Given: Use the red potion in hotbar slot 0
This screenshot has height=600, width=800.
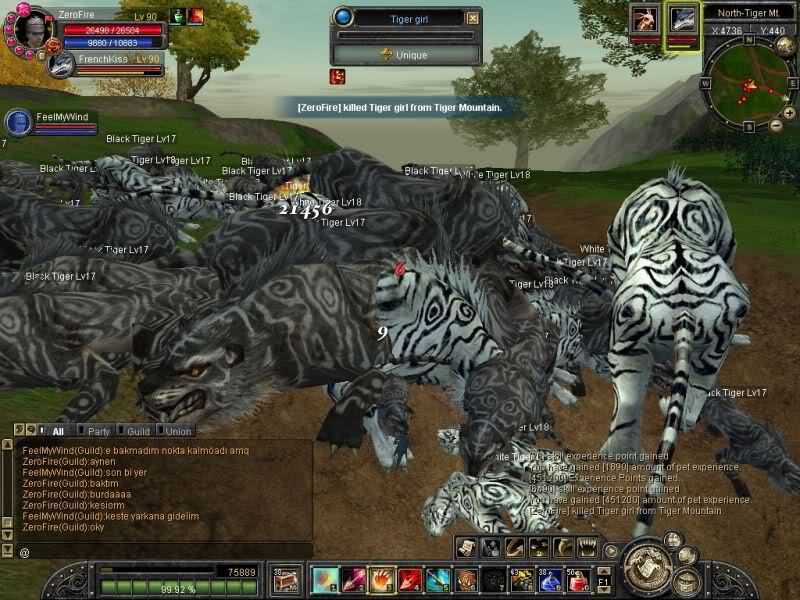Looking at the screenshot, I should pyautogui.click(x=577, y=580).
